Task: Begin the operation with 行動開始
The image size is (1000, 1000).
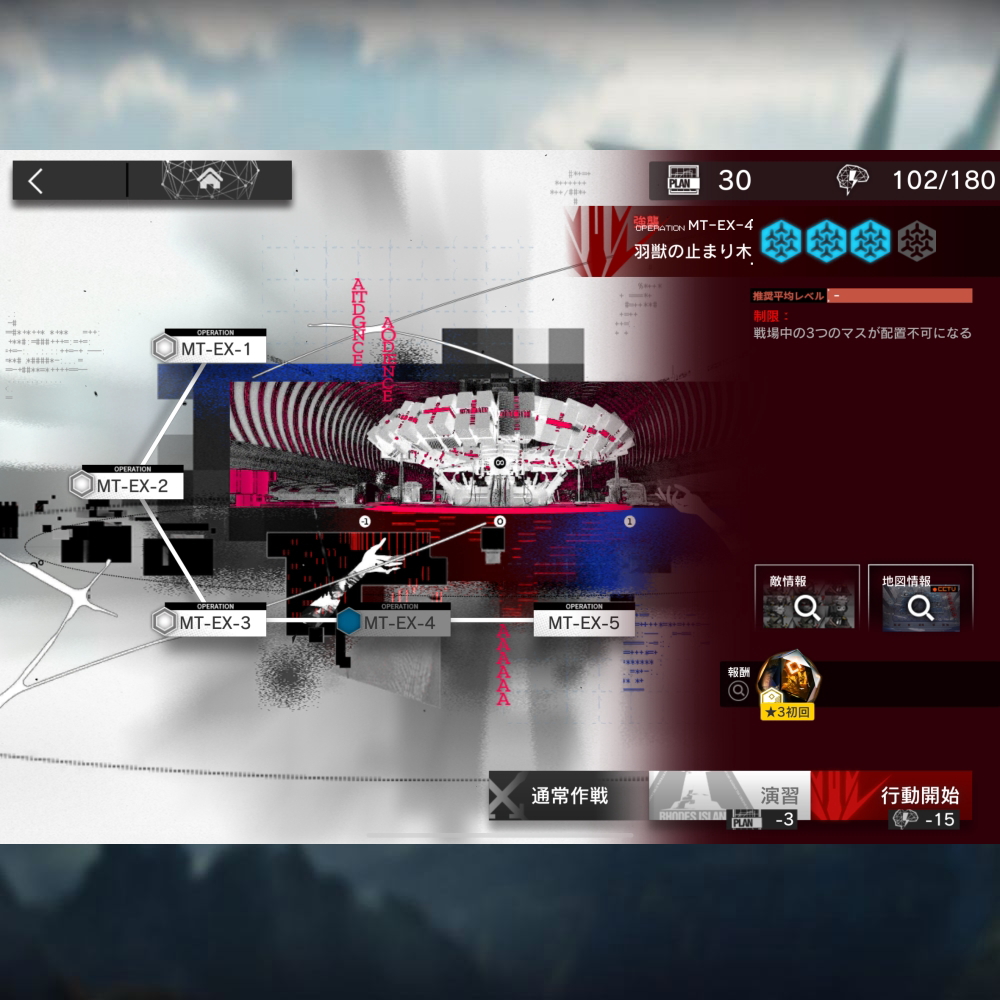Action: (x=905, y=797)
